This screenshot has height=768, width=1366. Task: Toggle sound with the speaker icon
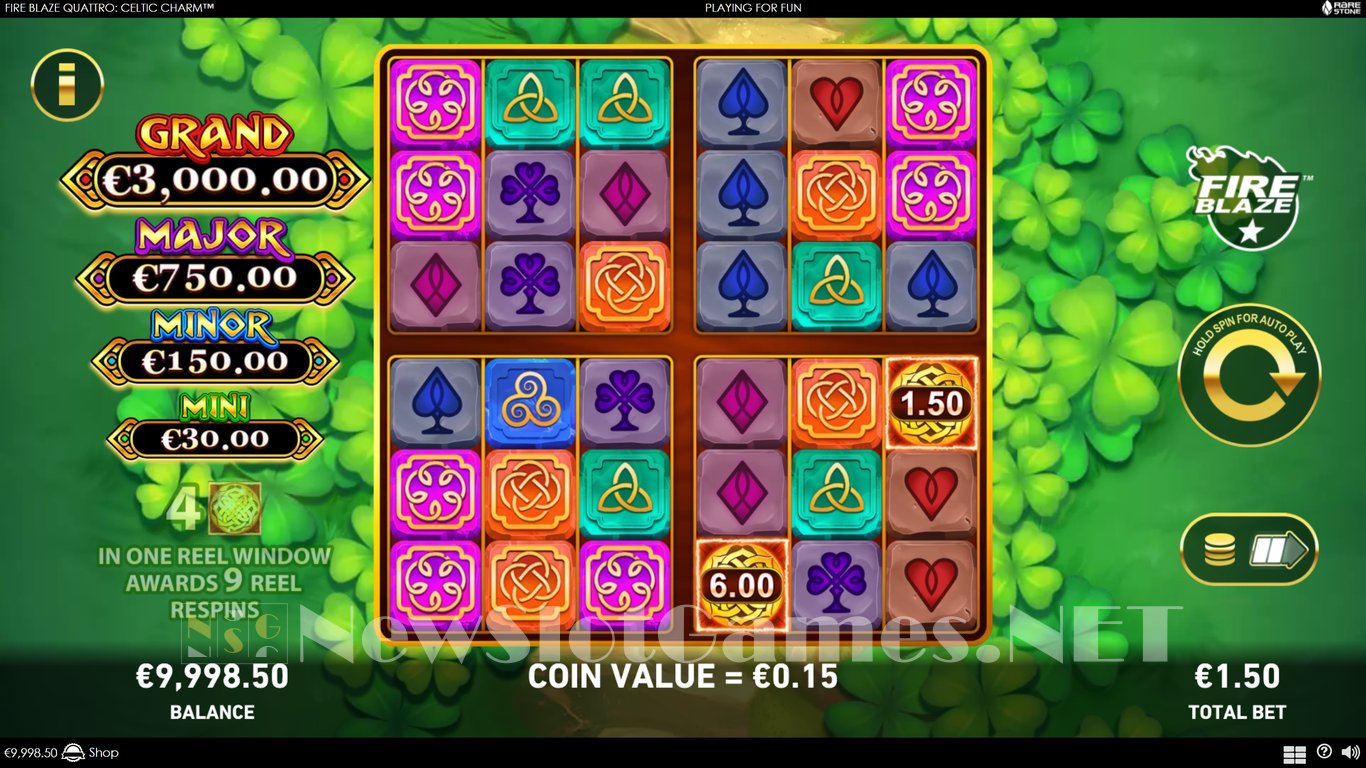coord(1349,752)
